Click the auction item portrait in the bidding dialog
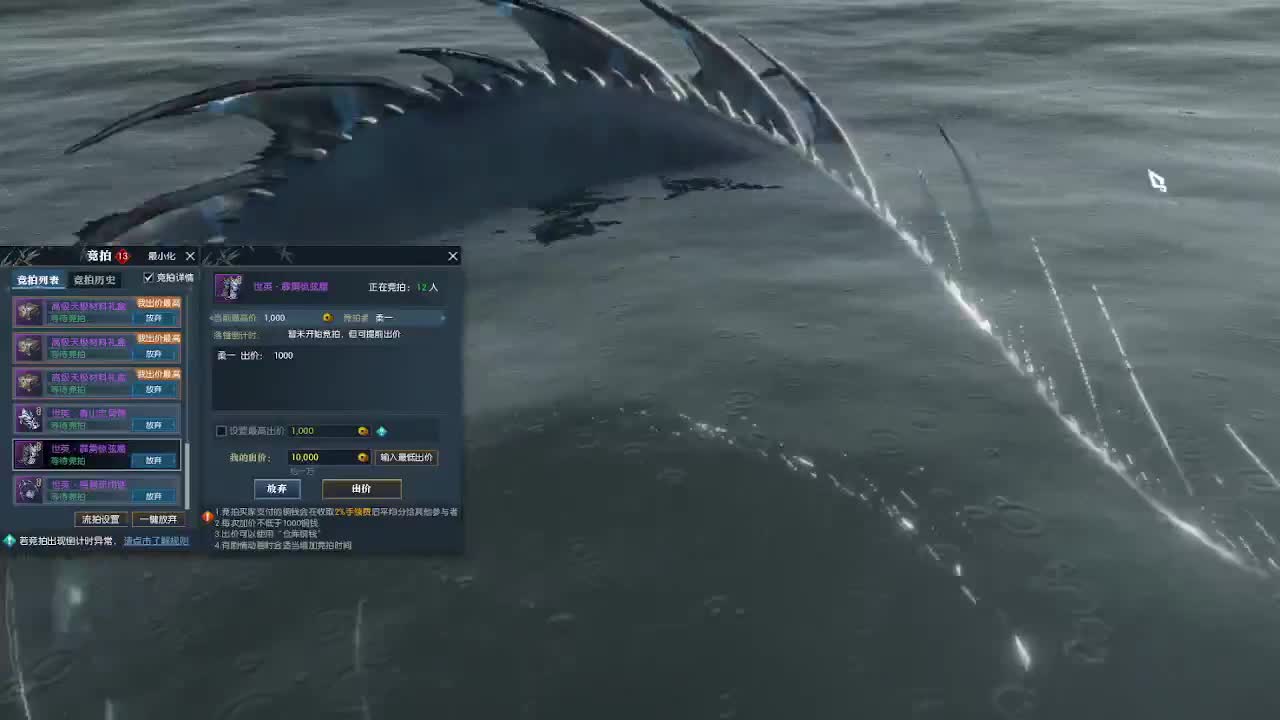Image resolution: width=1280 pixels, height=720 pixels. click(x=229, y=287)
